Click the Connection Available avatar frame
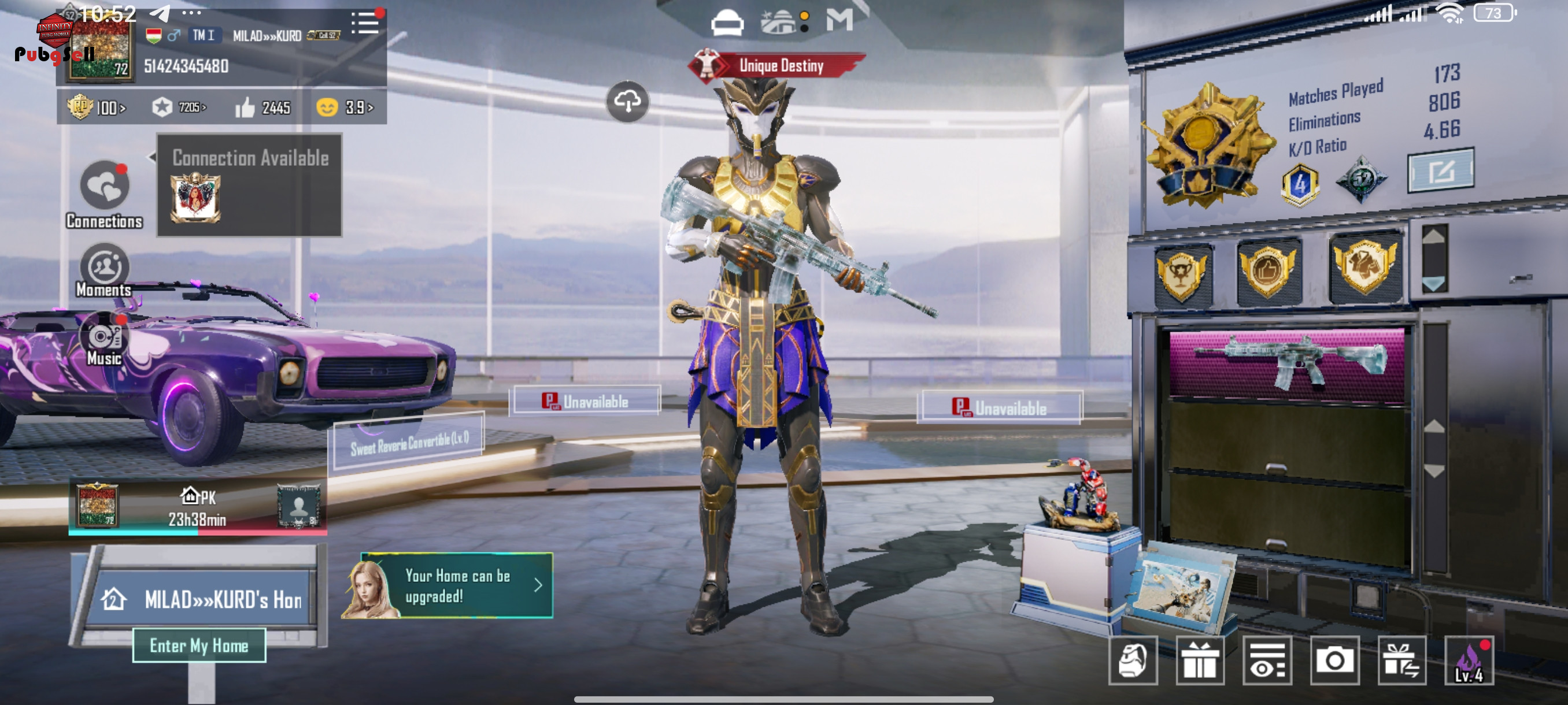This screenshot has width=1568, height=705. pyautogui.click(x=195, y=197)
